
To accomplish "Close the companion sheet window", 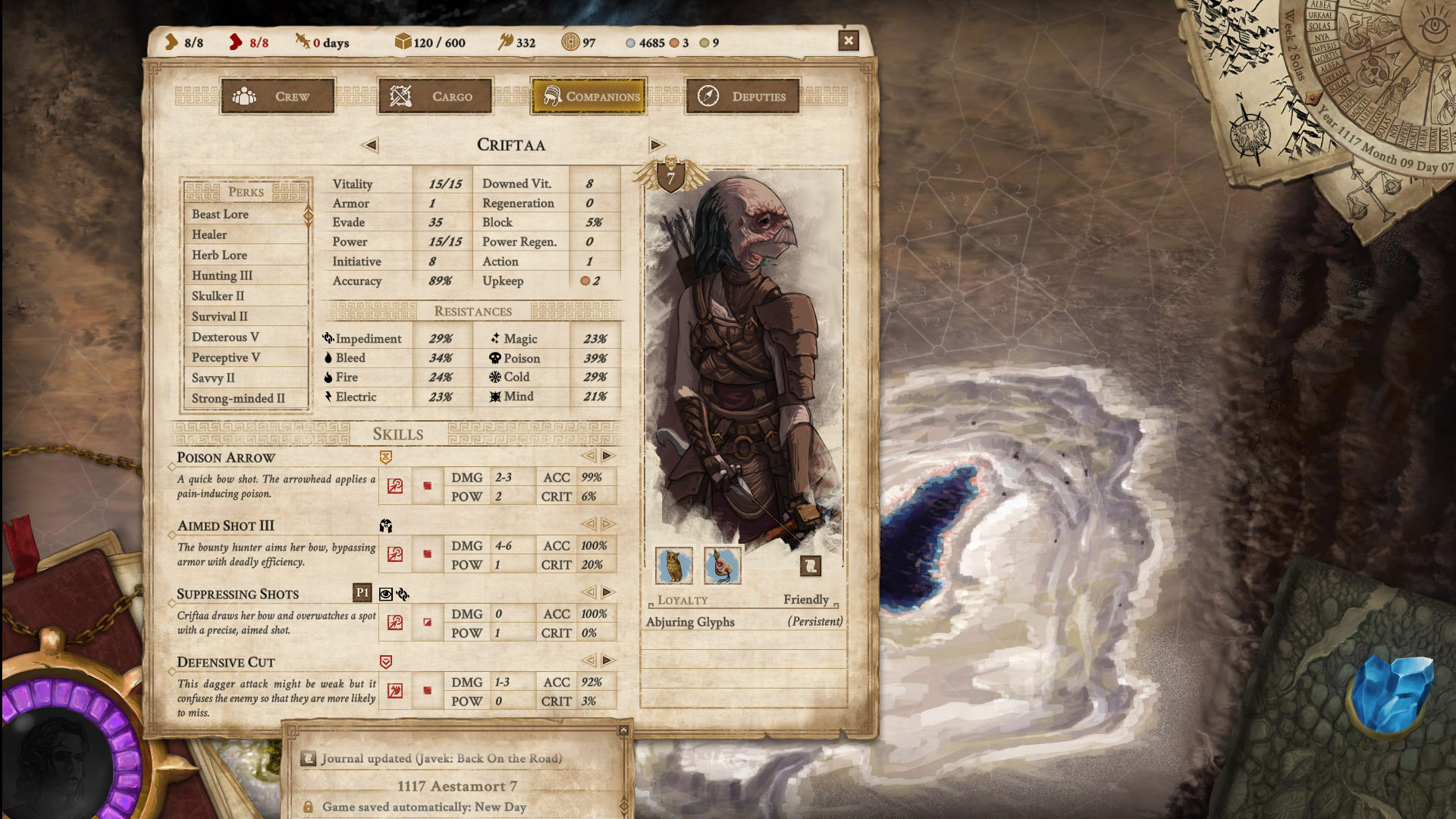I will (849, 41).
